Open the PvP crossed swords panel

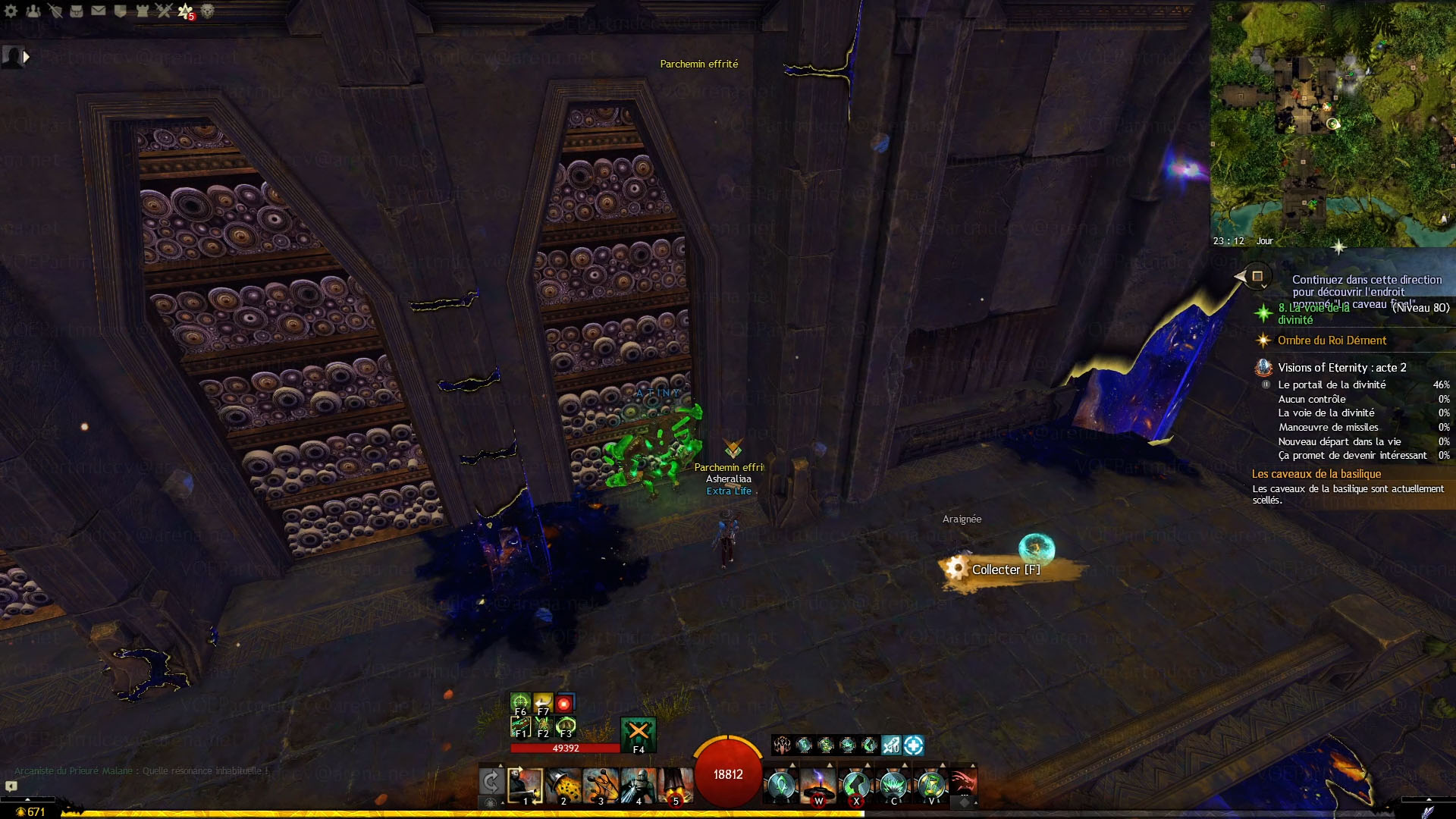click(164, 11)
